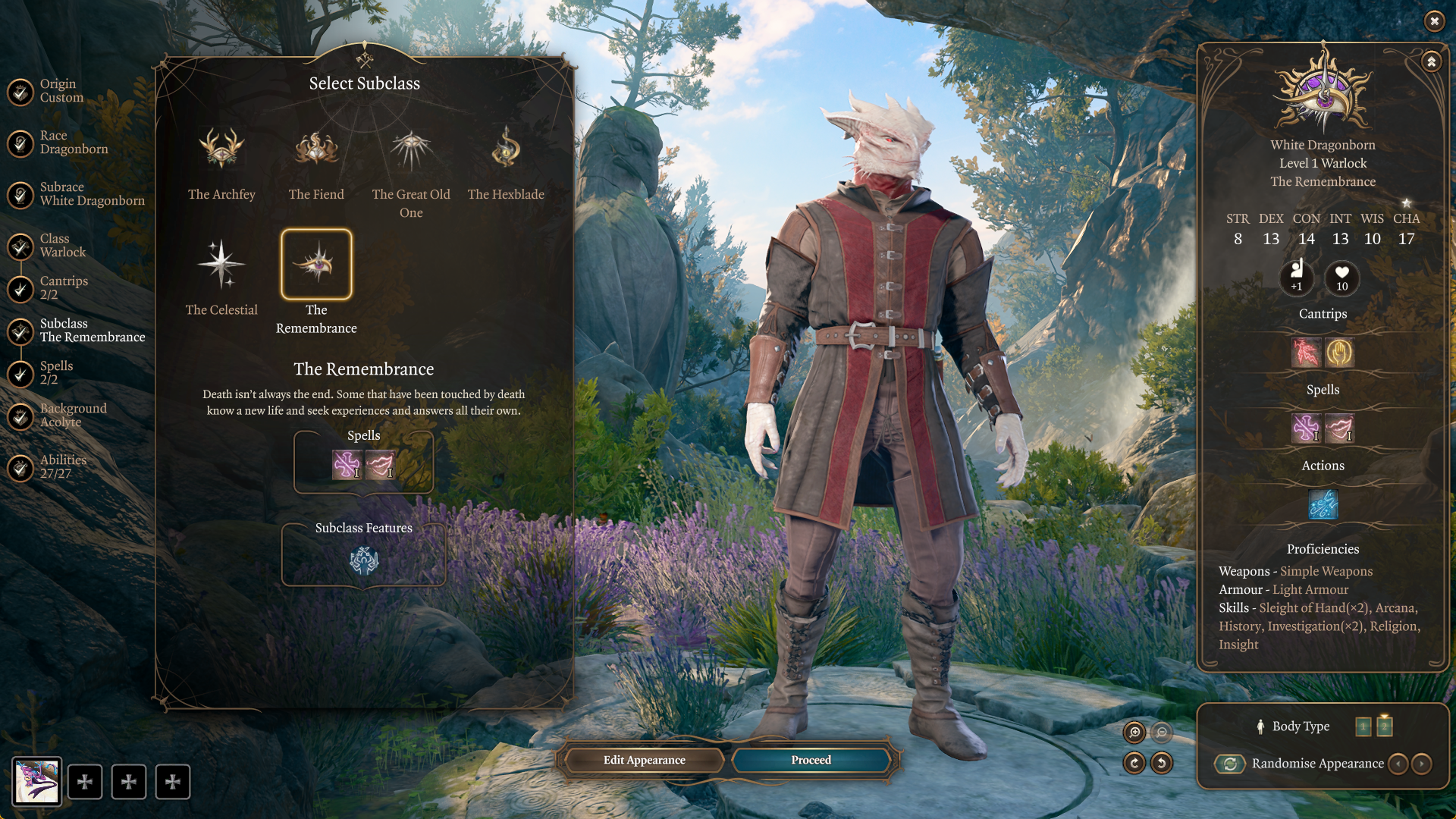Open the Race Dragonborn step
The height and width of the screenshot is (819, 1456).
[x=74, y=142]
